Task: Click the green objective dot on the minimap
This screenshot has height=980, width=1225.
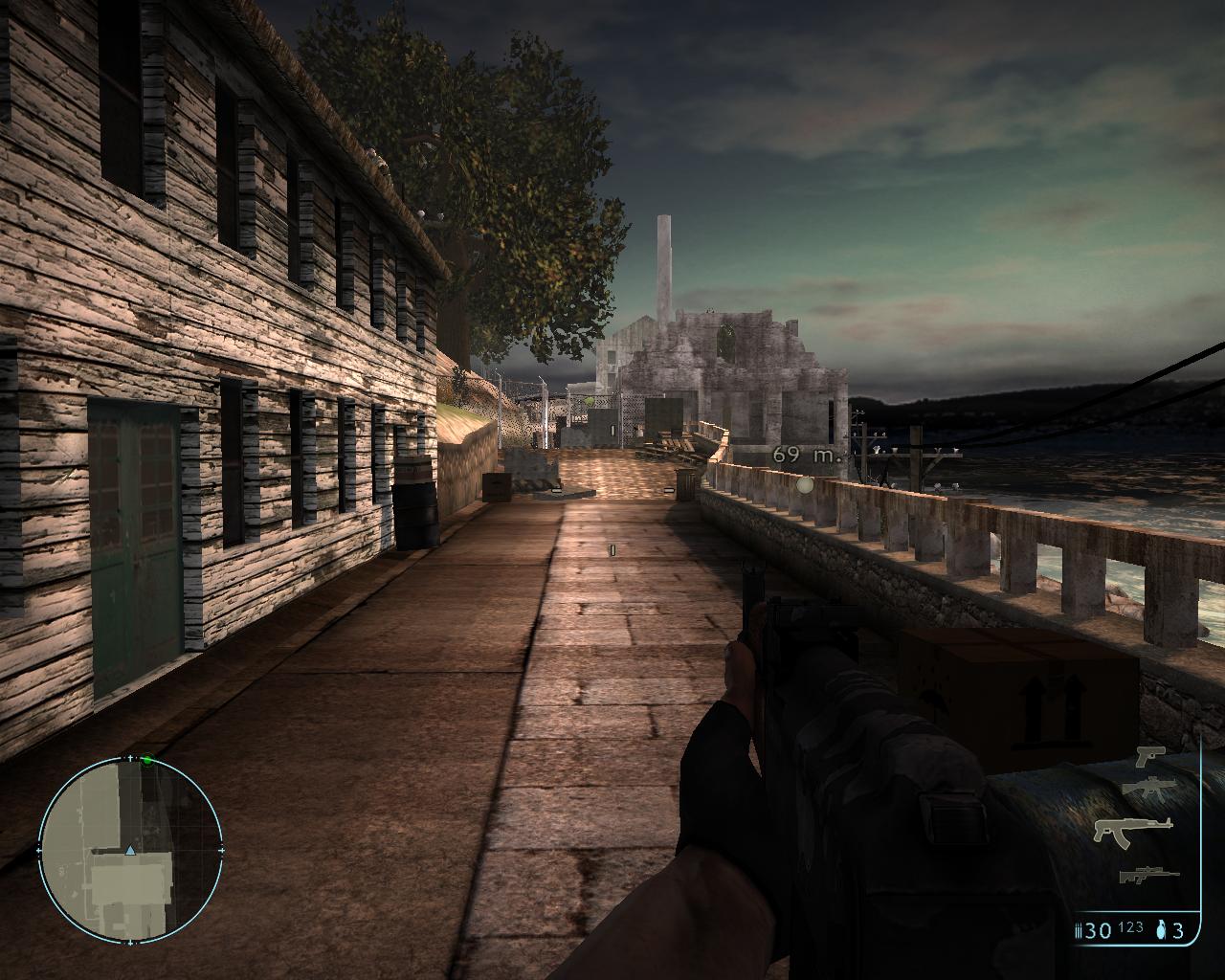Action: click(x=147, y=761)
